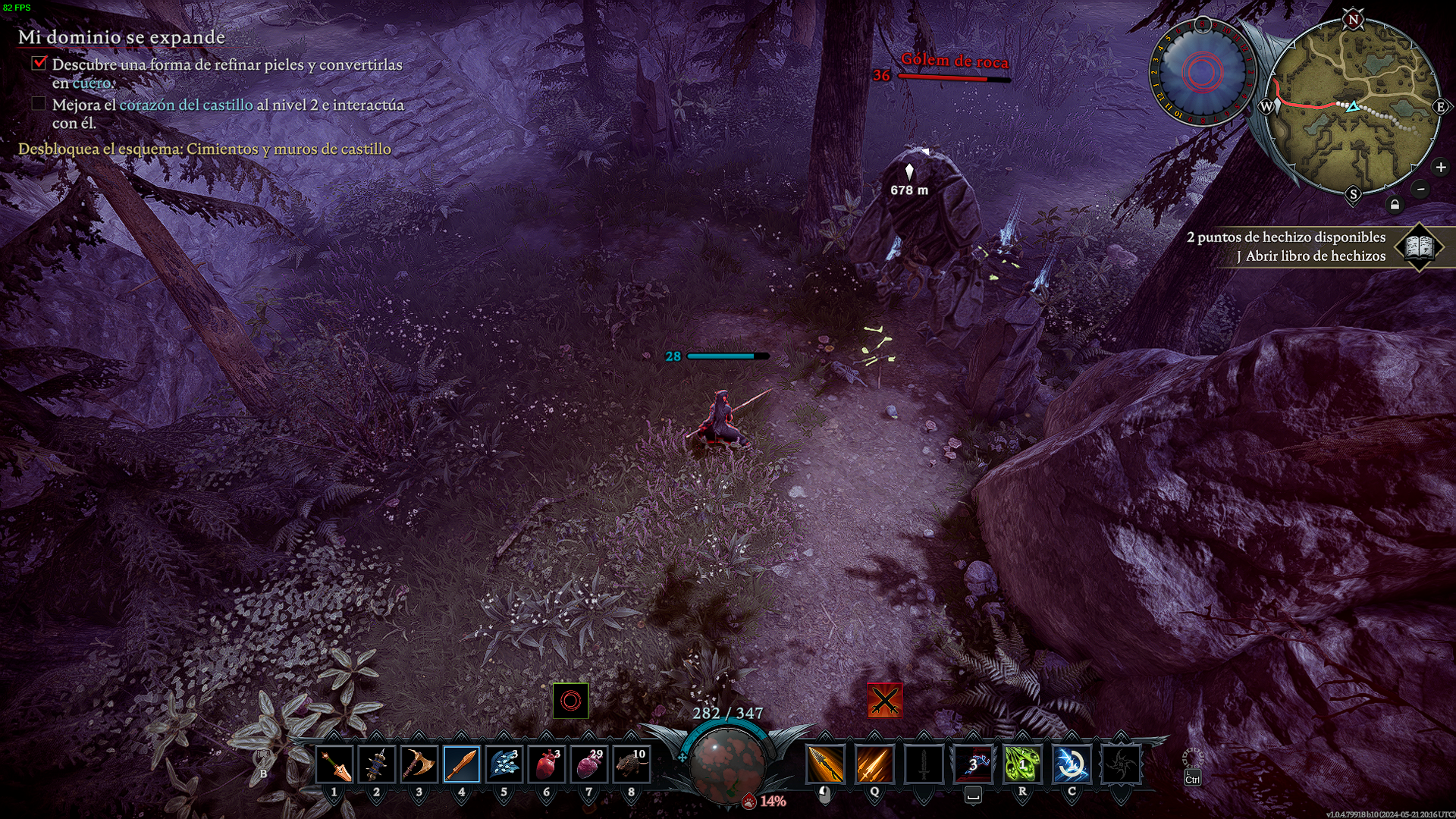Screen dimensions: 1456x819
Task: Select the dagger in hotbar slot 1
Action: (334, 764)
